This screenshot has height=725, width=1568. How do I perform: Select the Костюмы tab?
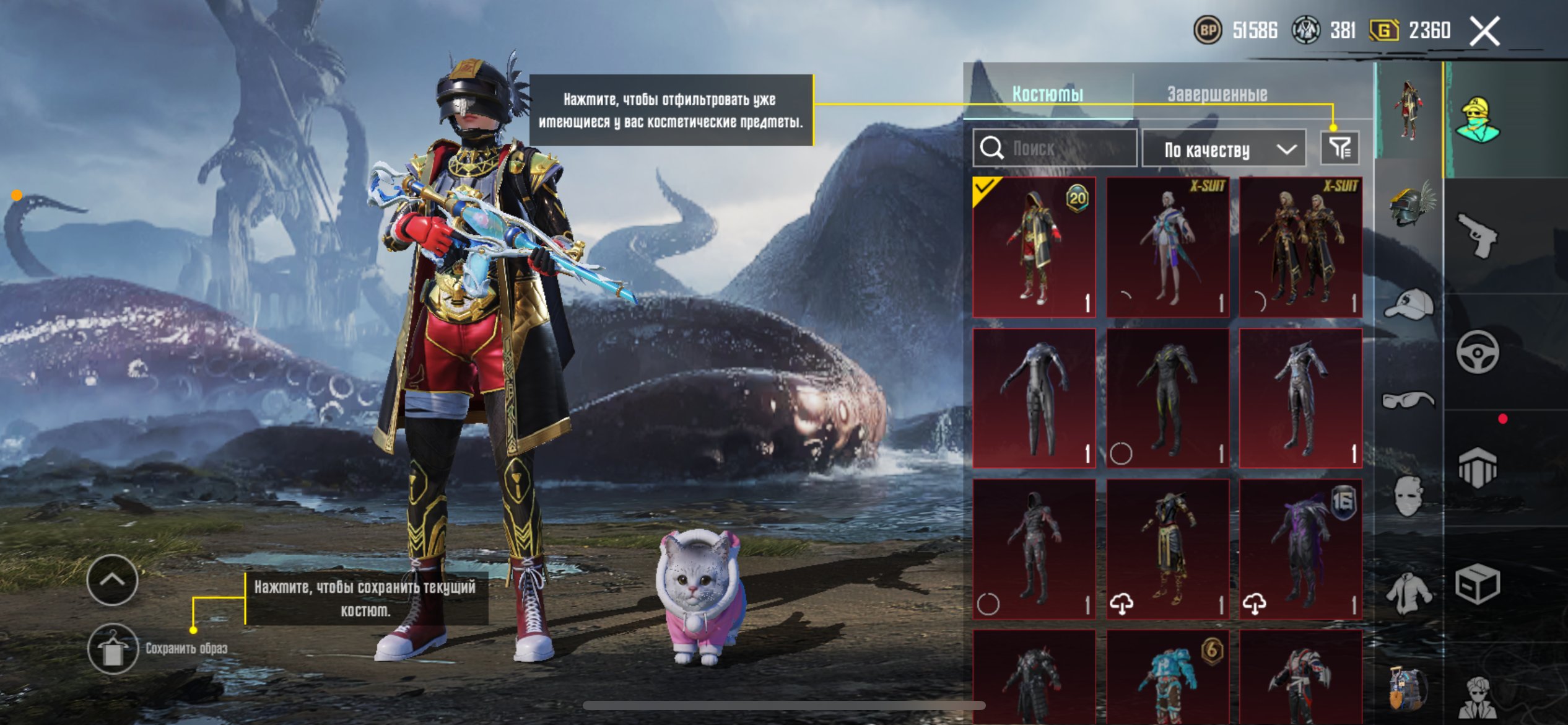point(1048,94)
